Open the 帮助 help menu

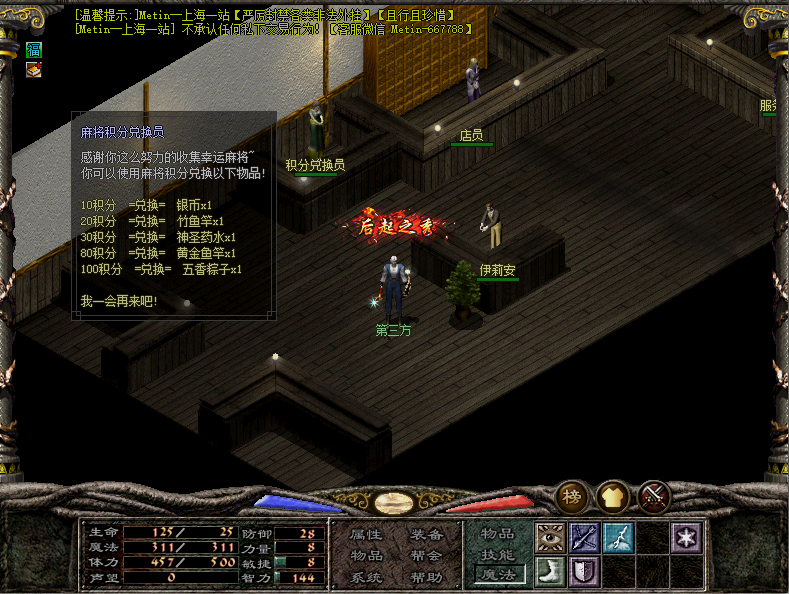click(426, 577)
